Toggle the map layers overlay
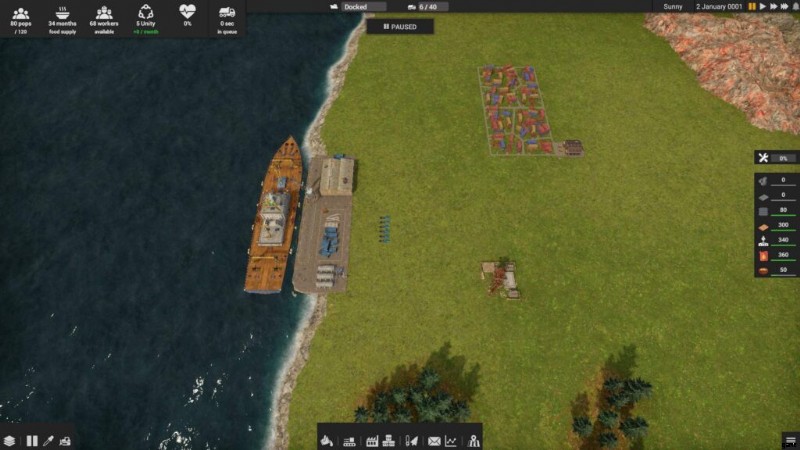The height and width of the screenshot is (450, 800). pos(10,440)
